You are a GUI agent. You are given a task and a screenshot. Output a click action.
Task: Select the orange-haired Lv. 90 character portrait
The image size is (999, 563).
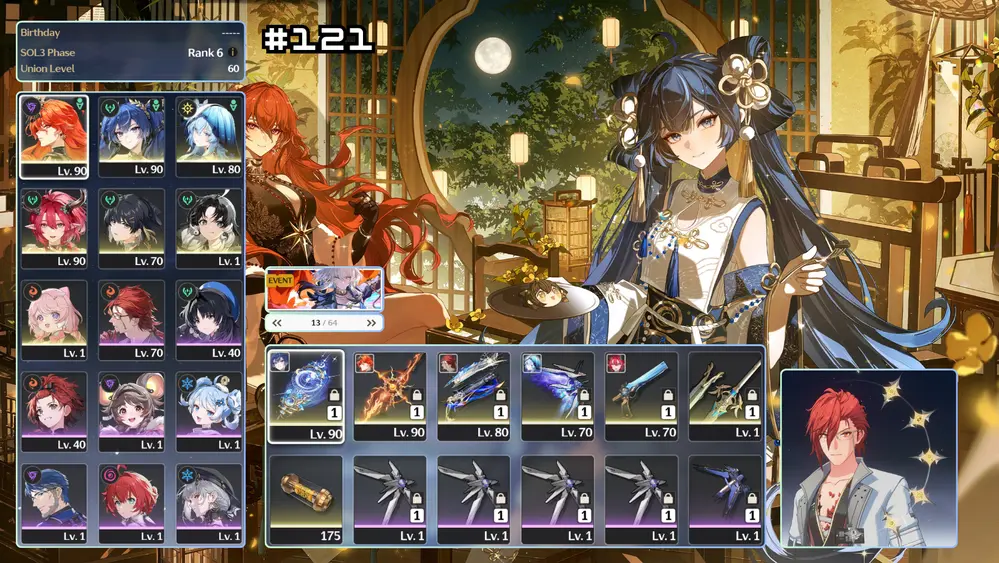coord(54,136)
